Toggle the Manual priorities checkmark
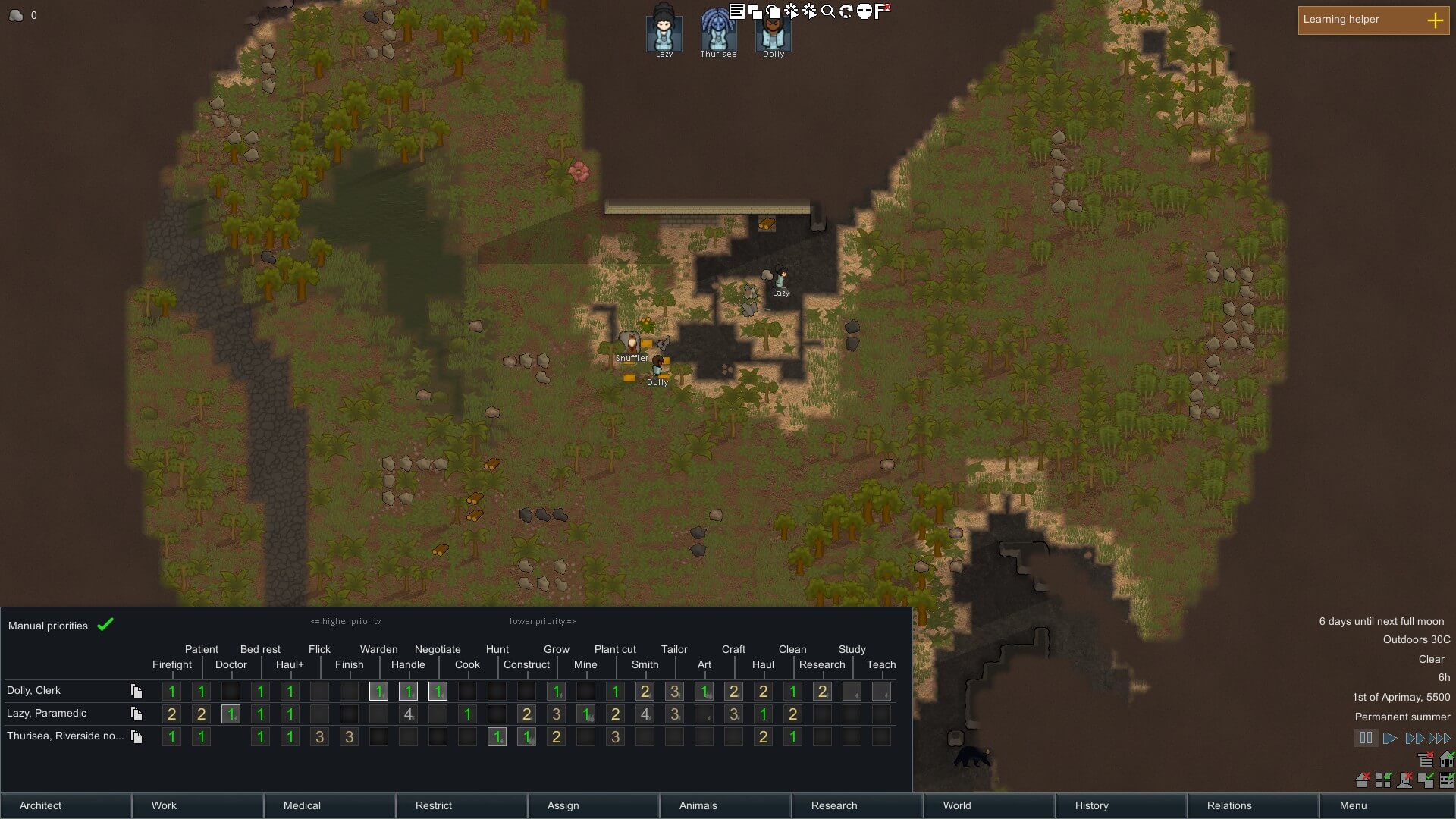The image size is (1456, 819). coord(105,625)
